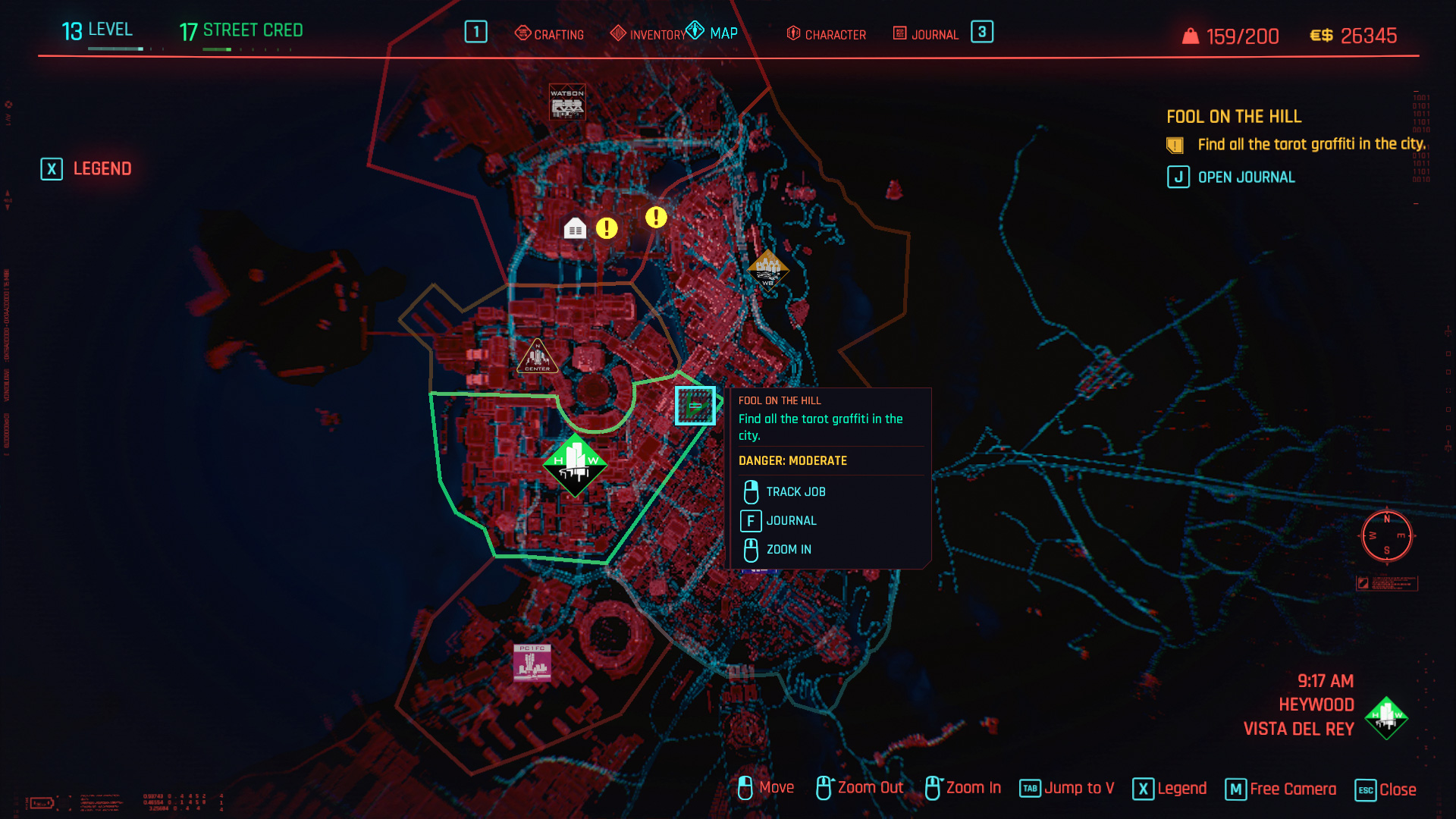Screen dimensions: 1456x819
Task: Show the map Legend panel
Action: pos(86,168)
